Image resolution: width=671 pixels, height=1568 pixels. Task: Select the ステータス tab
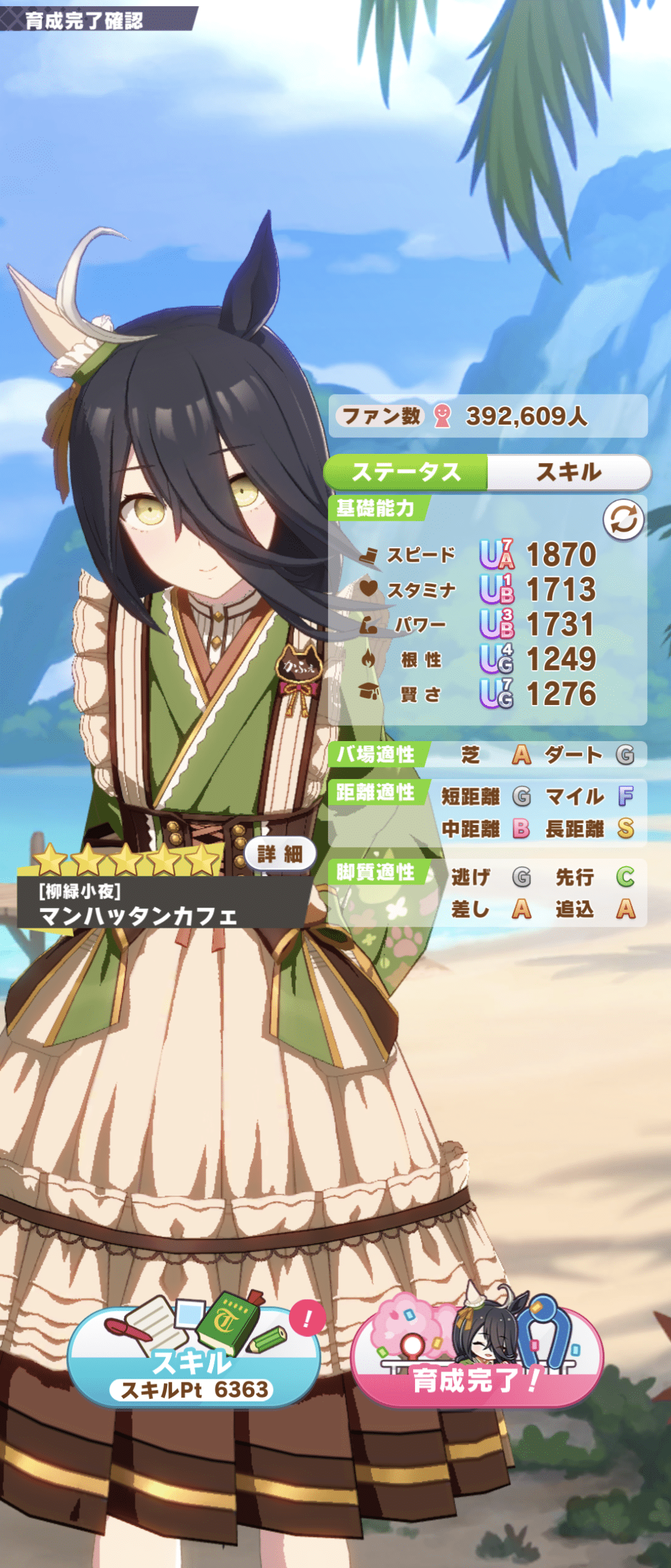click(406, 472)
